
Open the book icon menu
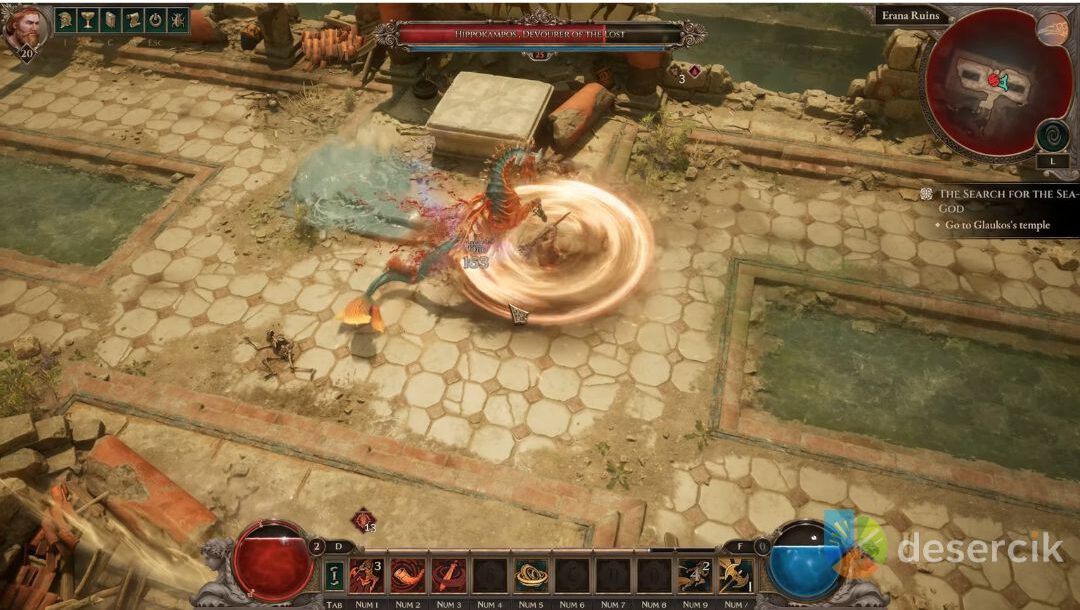tap(110, 20)
